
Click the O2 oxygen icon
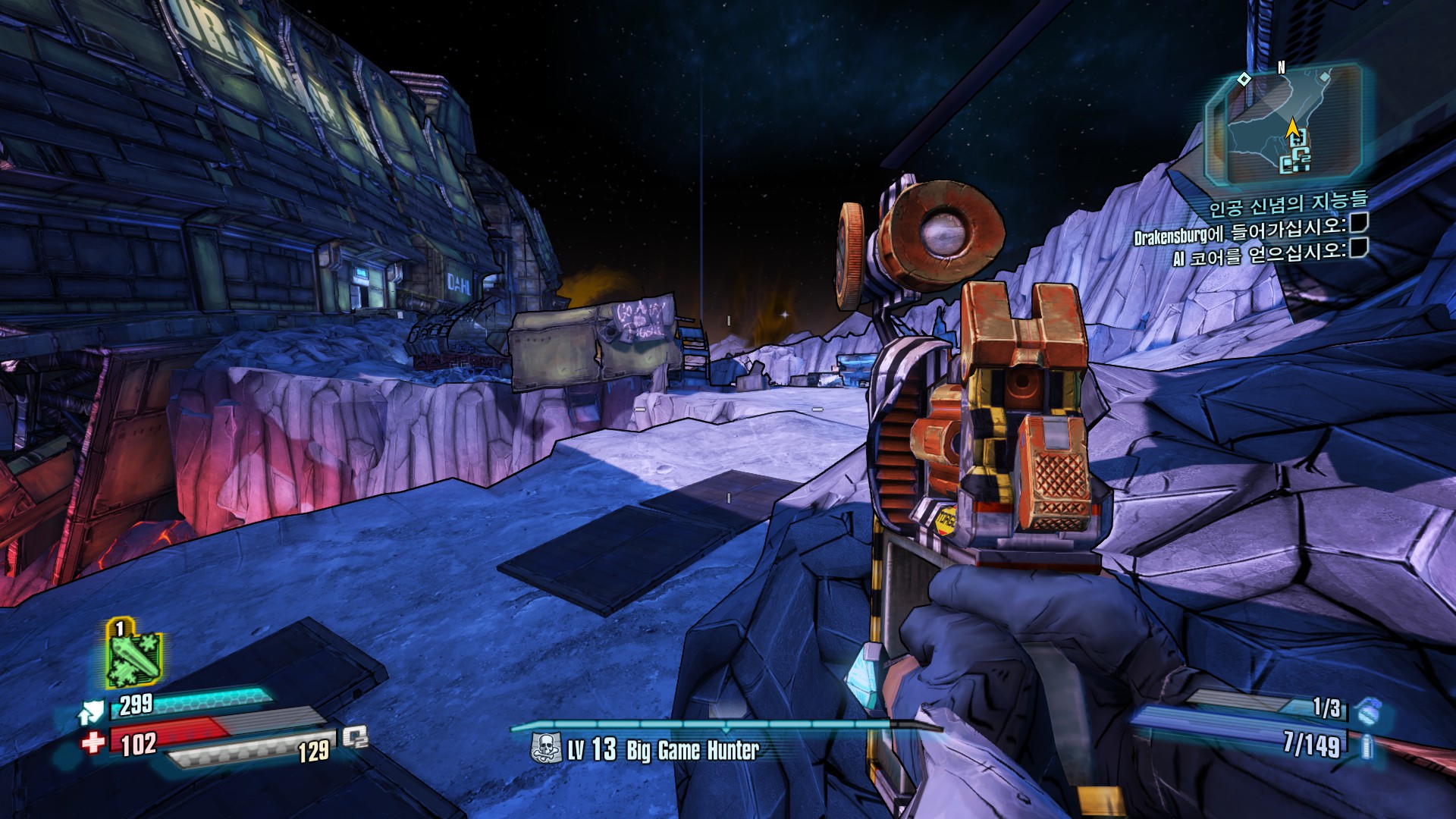[355, 737]
